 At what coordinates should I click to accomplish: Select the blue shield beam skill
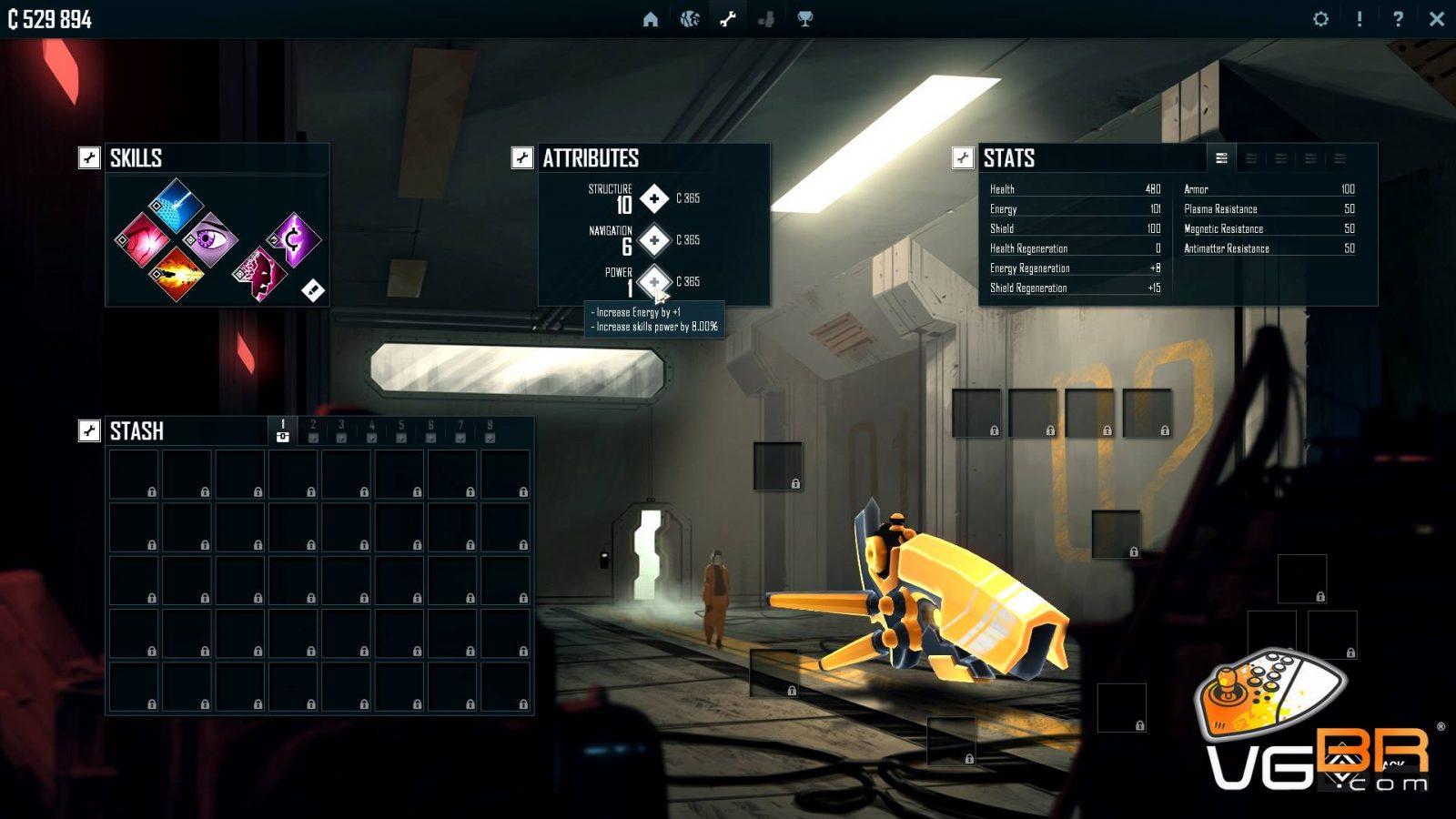[x=176, y=205]
